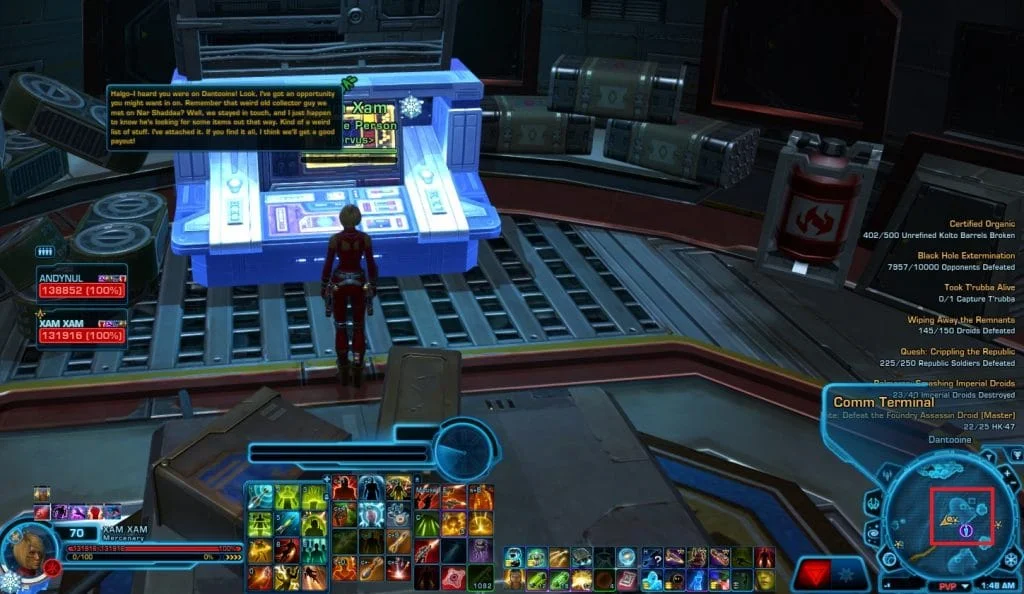
Task: Click the Wiping Away the Remnants entry
Action: [x=960, y=320]
